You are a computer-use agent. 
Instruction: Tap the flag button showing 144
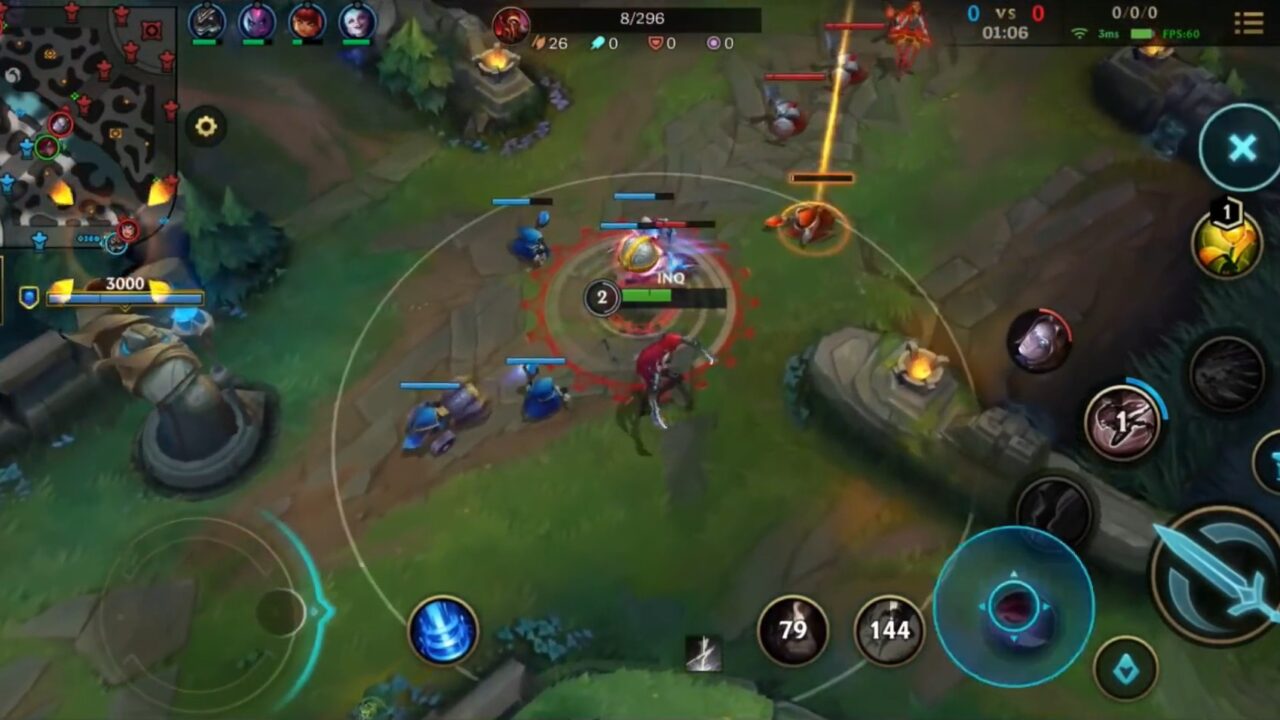888,630
